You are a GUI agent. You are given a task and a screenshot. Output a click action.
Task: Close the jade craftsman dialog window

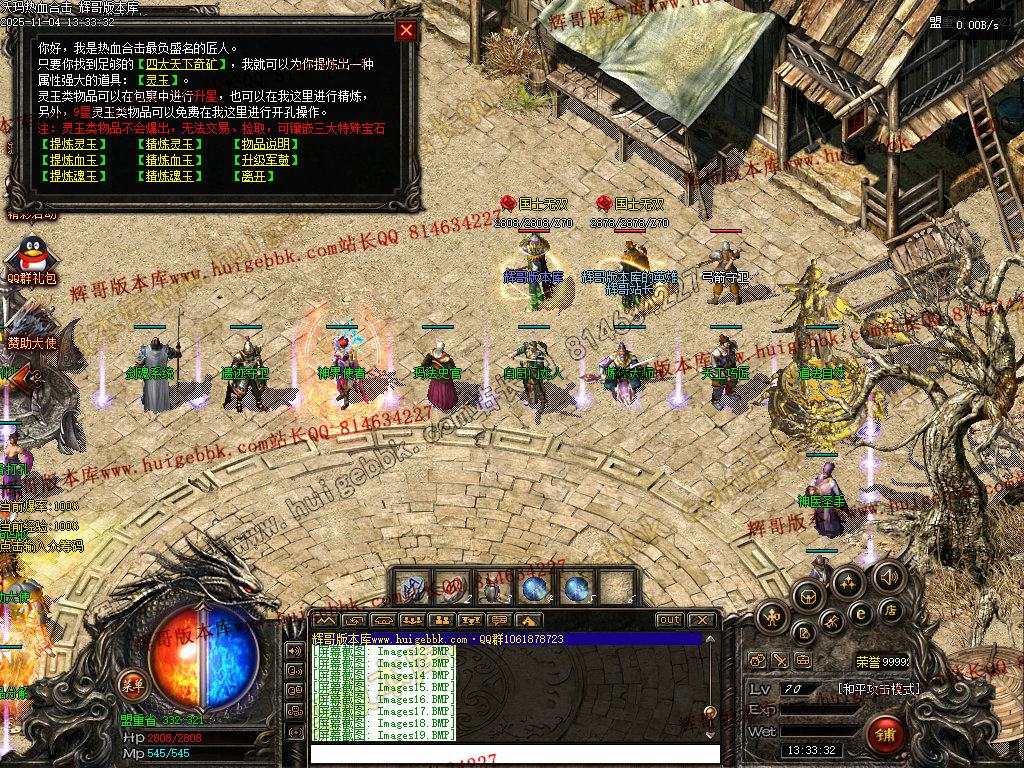click(406, 30)
